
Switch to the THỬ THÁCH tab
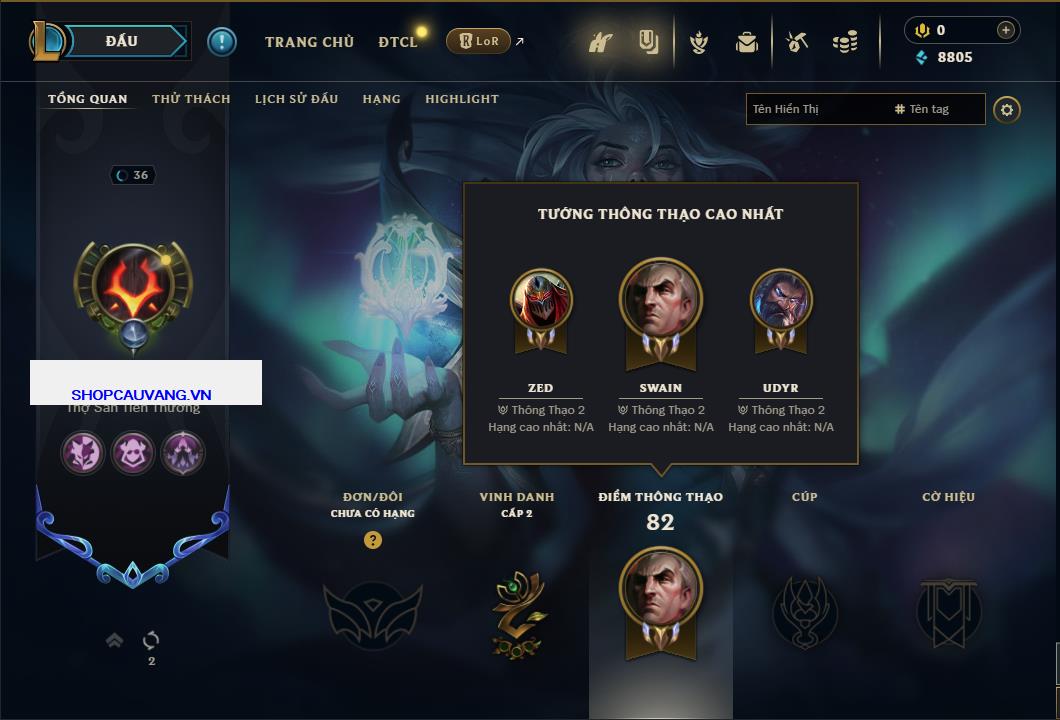(x=191, y=99)
